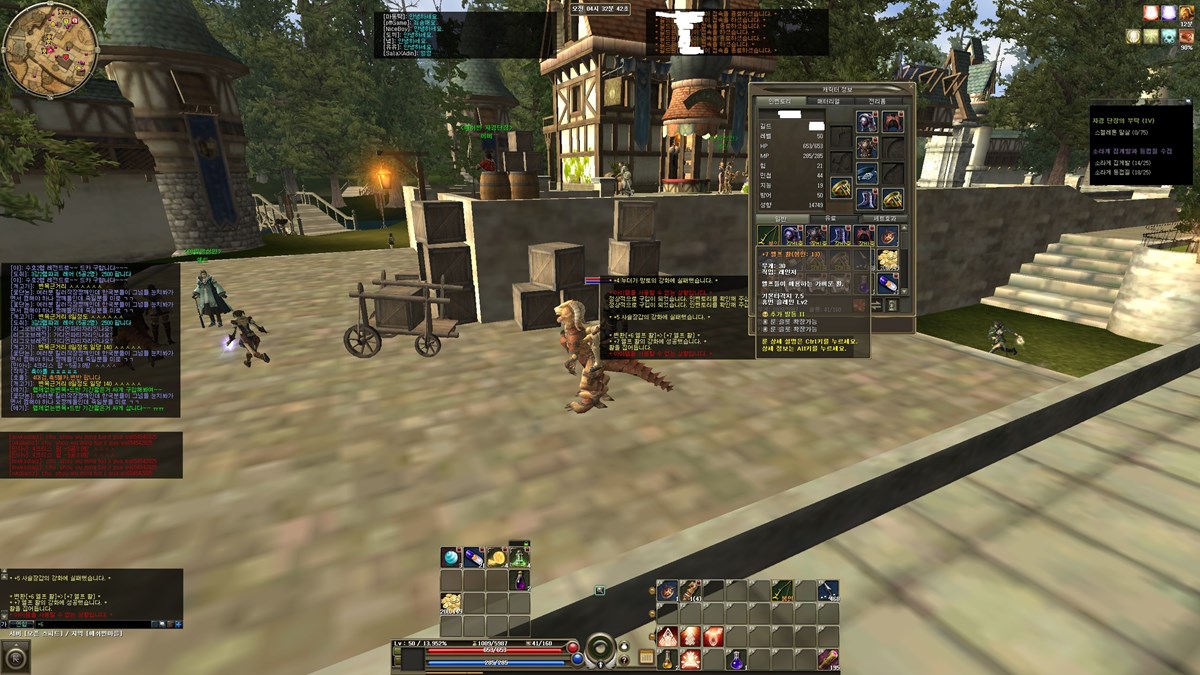This screenshot has width=1200, height=675.
Task: Activate the spyglass item hotbar slot
Action: point(828,659)
